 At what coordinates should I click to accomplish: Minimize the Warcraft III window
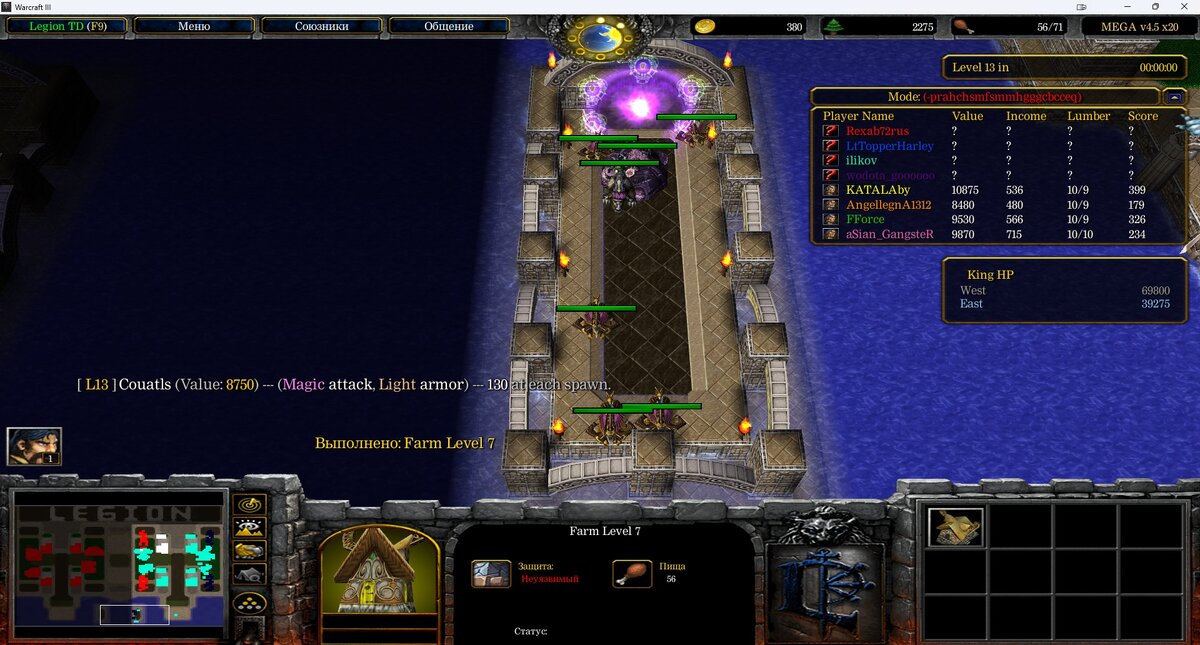click(x=1129, y=7)
